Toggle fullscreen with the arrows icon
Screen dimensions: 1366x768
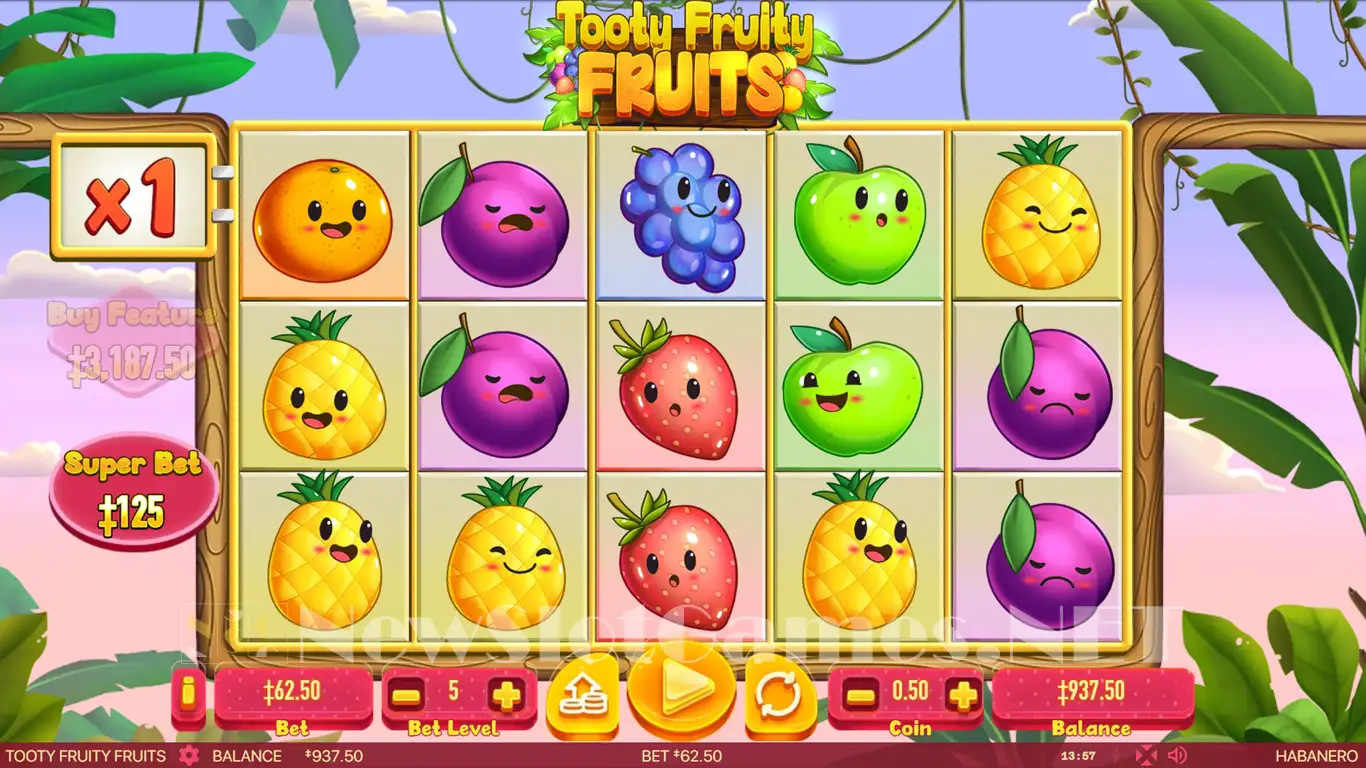(x=1146, y=755)
